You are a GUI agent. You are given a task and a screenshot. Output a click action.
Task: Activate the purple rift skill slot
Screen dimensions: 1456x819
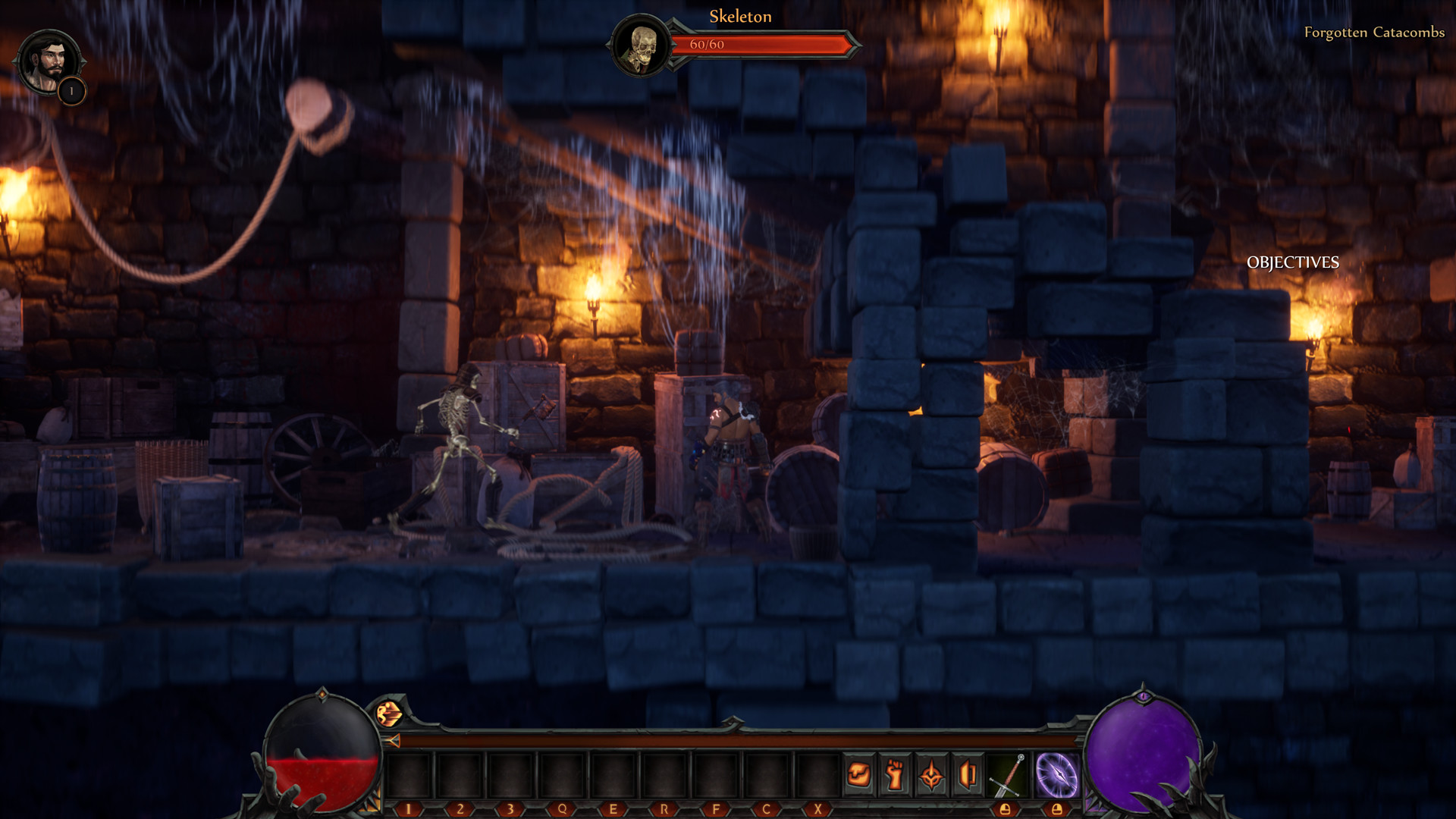1057,775
